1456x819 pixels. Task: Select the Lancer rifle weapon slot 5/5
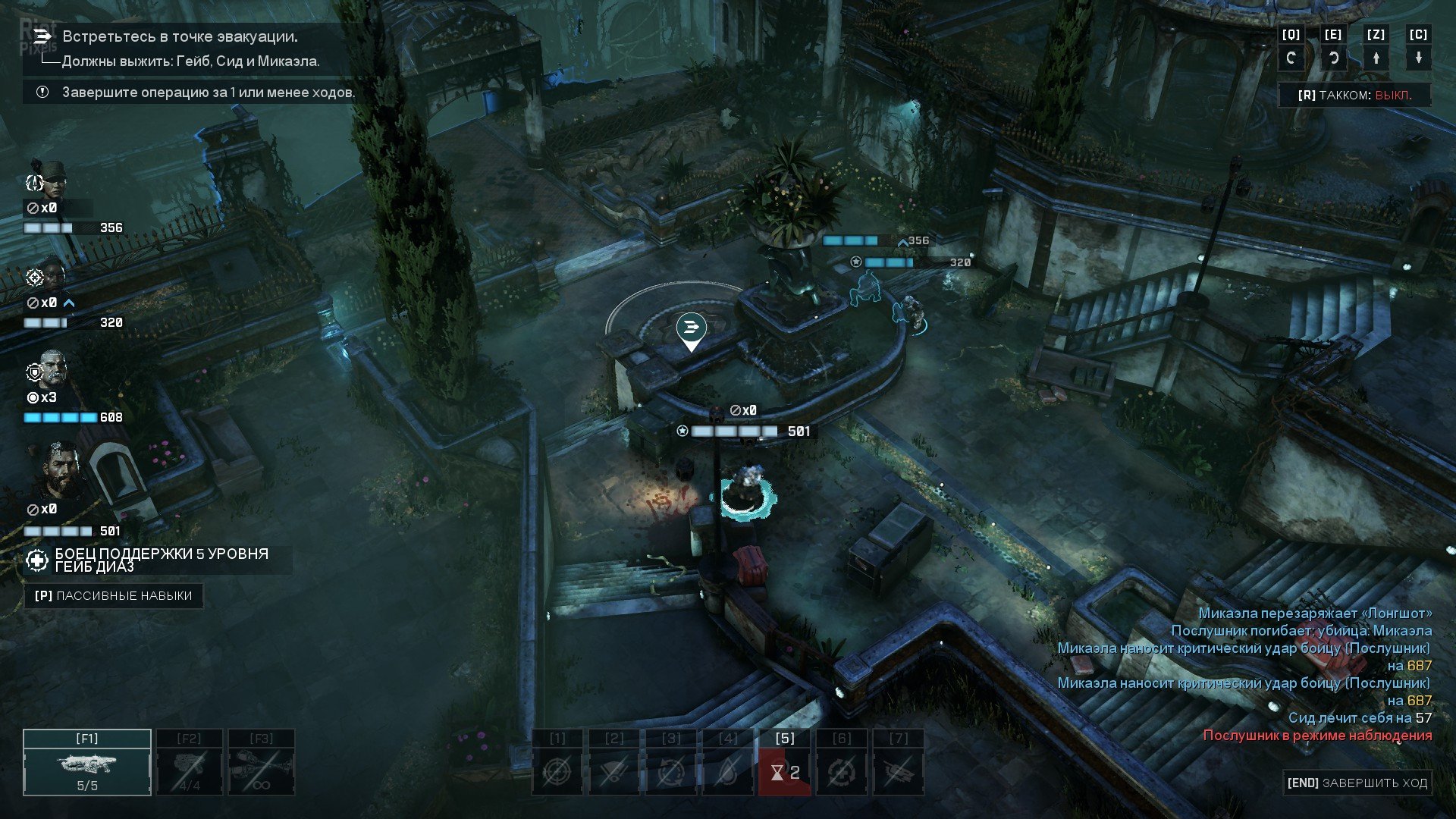pyautogui.click(x=87, y=763)
